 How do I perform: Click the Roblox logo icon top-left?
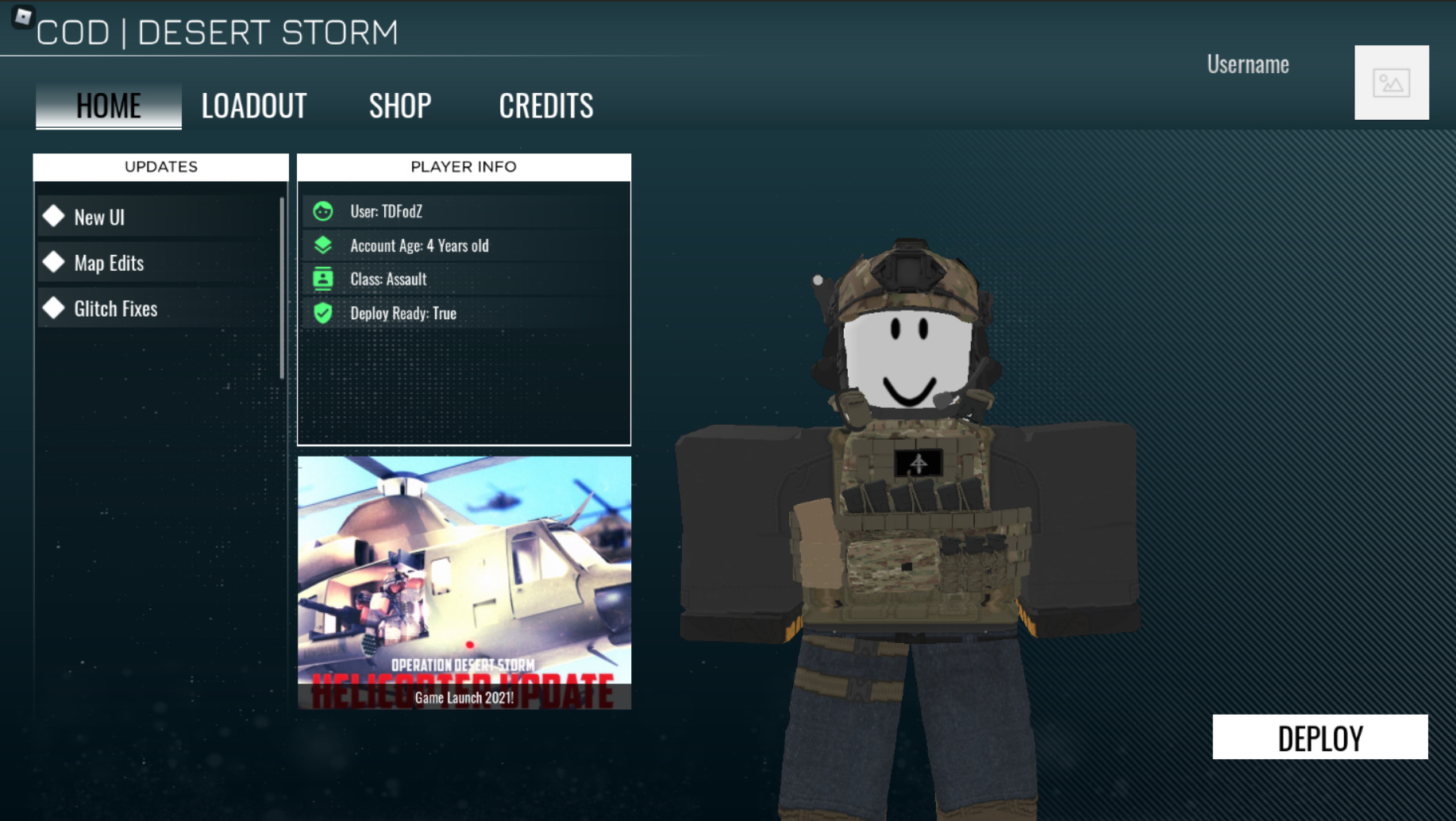point(24,16)
